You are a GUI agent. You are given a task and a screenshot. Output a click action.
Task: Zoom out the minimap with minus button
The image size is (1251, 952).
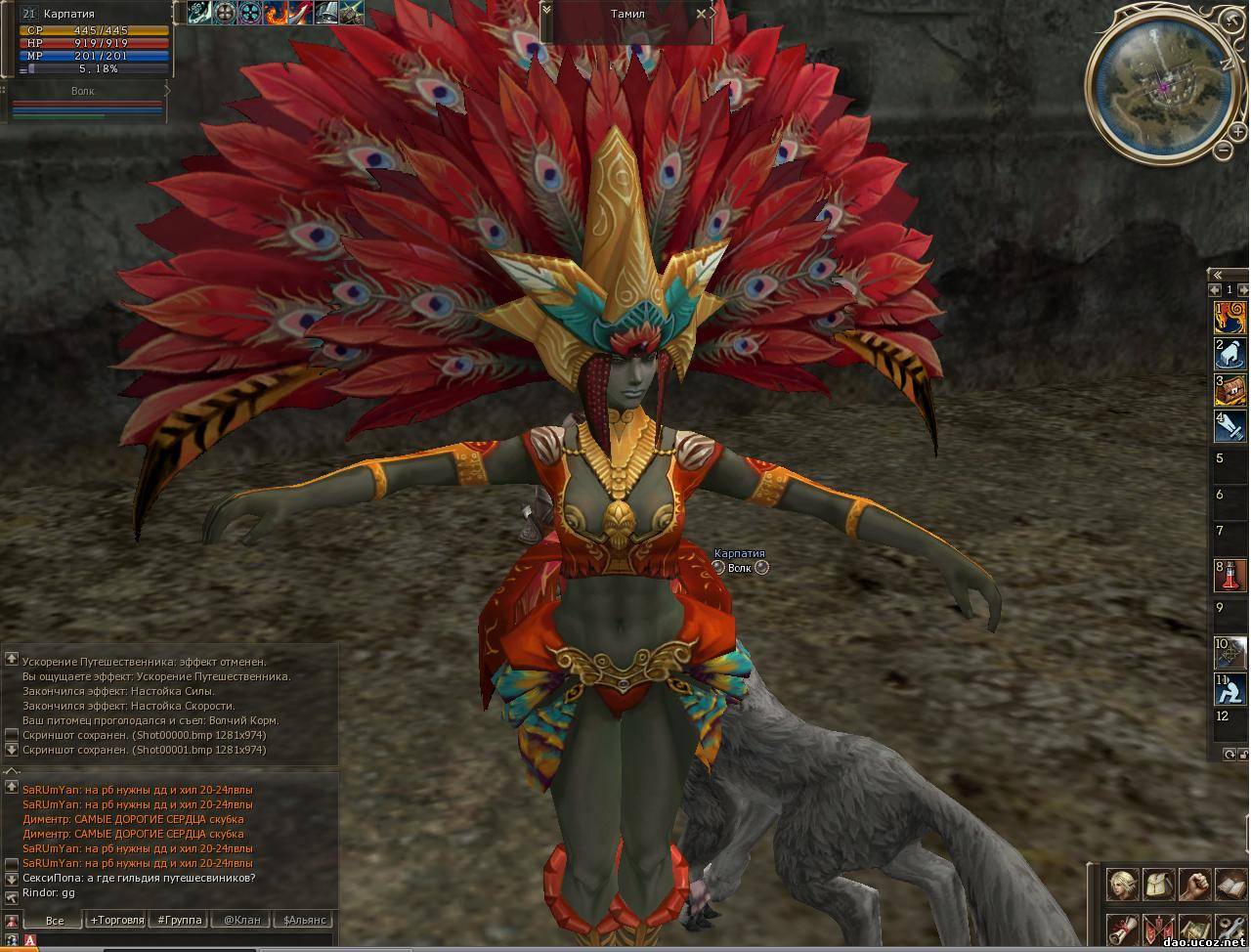(1223, 150)
